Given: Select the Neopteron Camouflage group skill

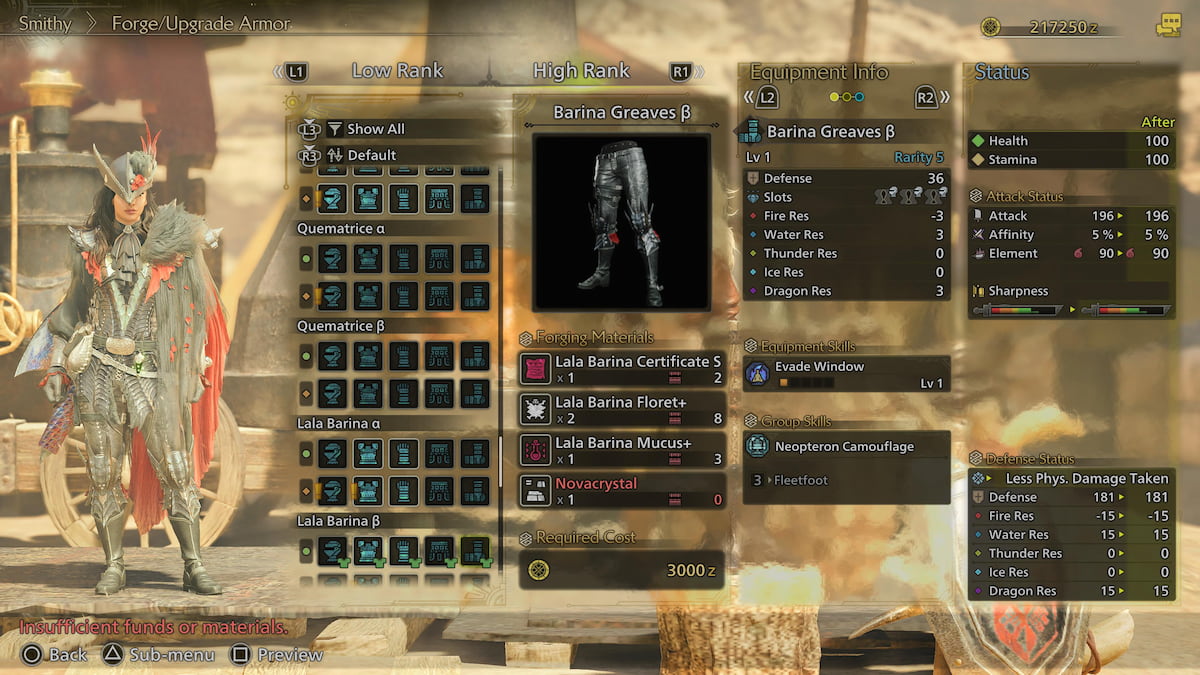Looking at the screenshot, I should [x=846, y=447].
